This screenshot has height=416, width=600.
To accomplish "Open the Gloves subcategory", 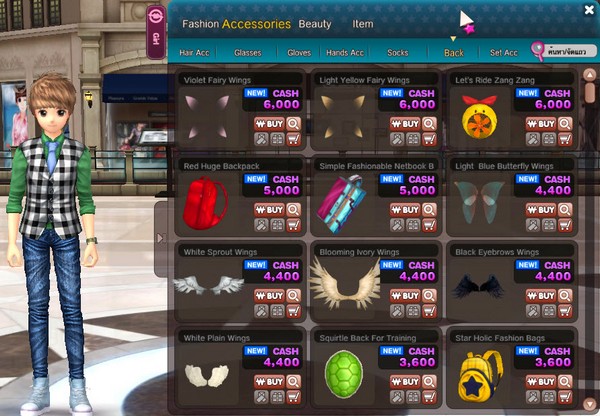I will coord(299,52).
